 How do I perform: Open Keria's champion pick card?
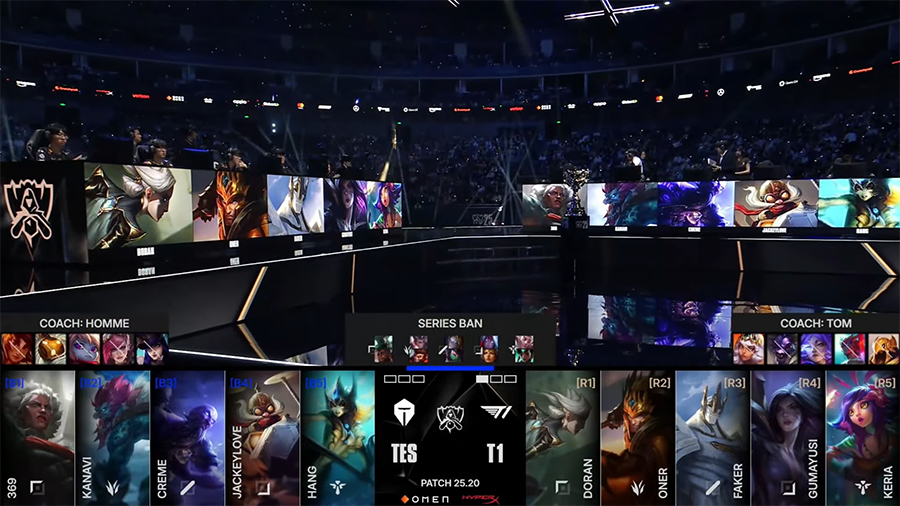click(862, 437)
